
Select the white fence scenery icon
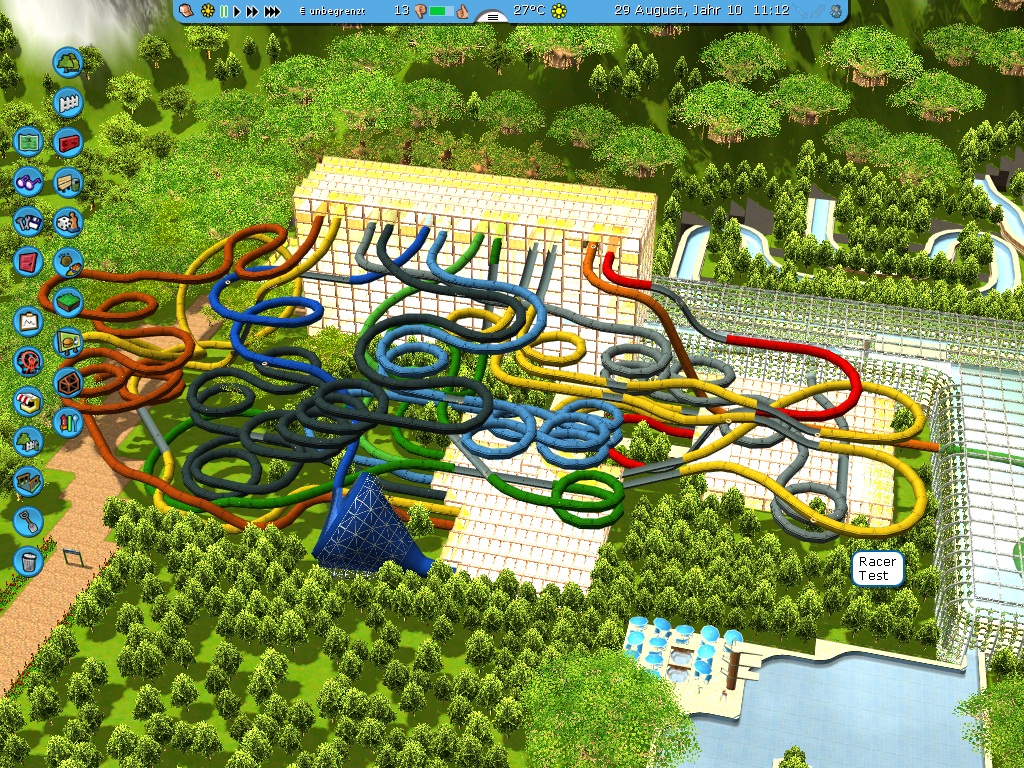tap(68, 102)
